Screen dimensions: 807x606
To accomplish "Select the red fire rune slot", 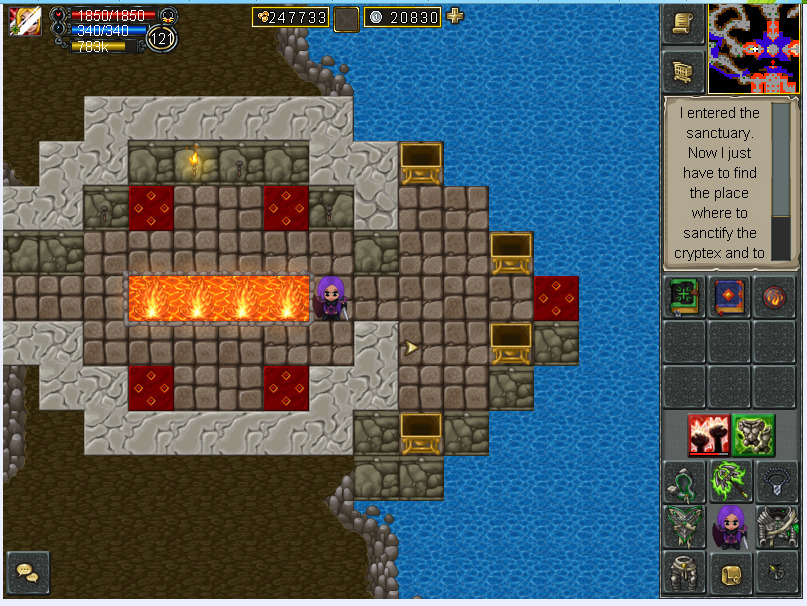I will tap(774, 298).
